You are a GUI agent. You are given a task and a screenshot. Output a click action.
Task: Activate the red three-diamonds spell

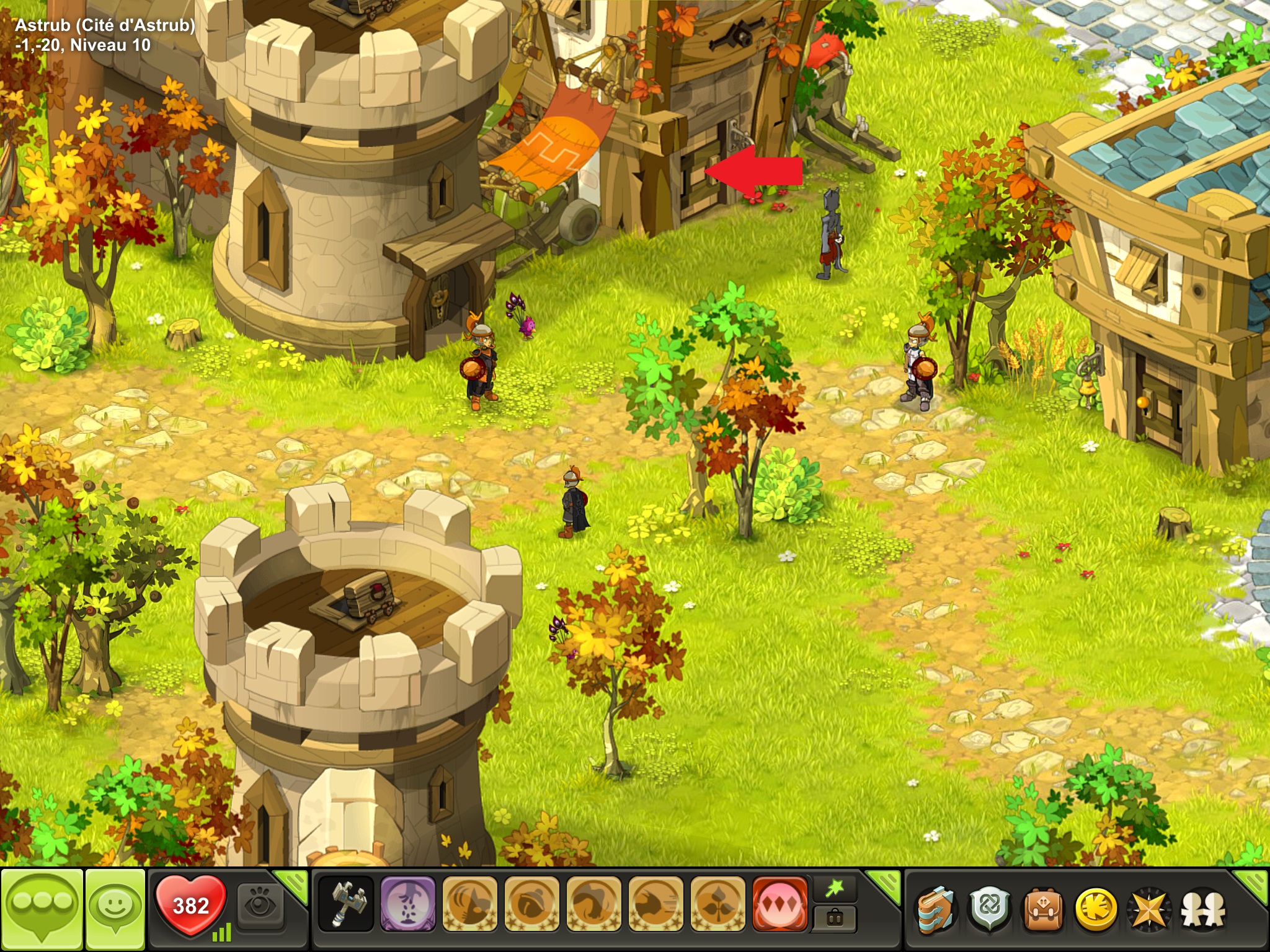coord(780,904)
